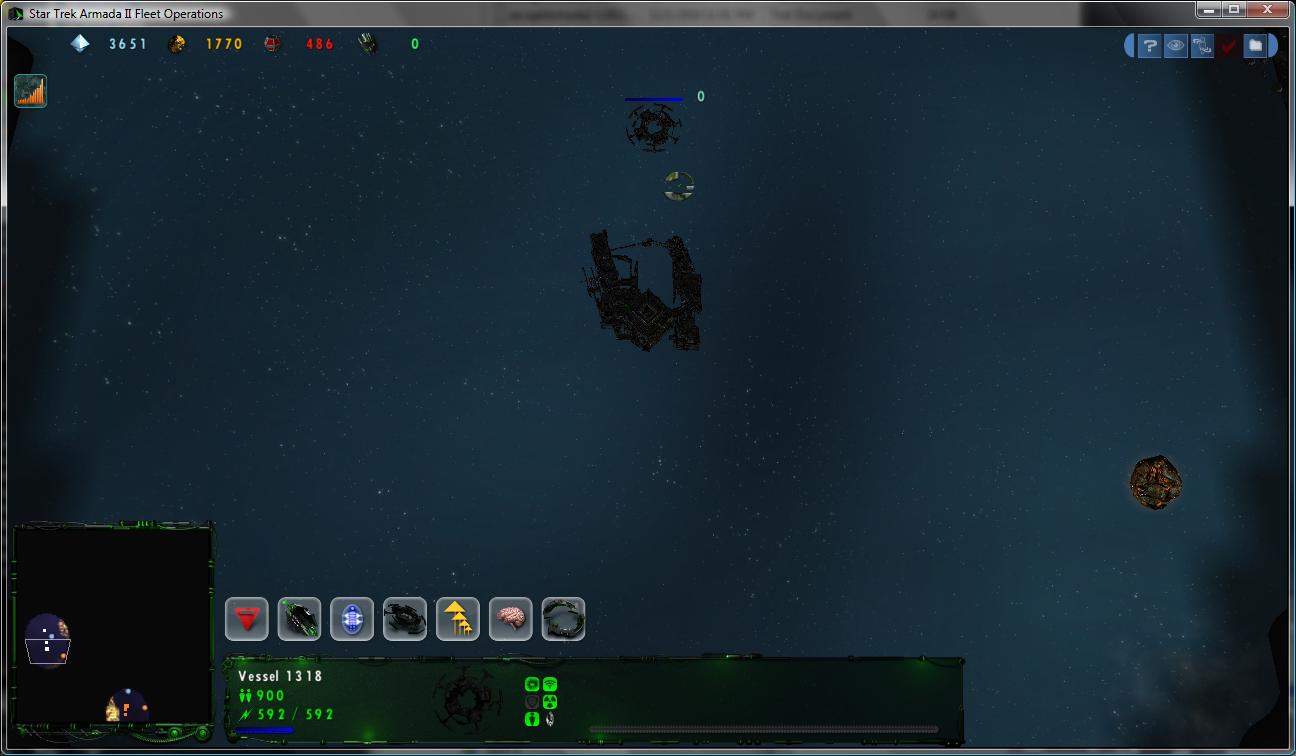Click the red downward triangle command button
The width and height of the screenshot is (1296, 756).
[246, 619]
